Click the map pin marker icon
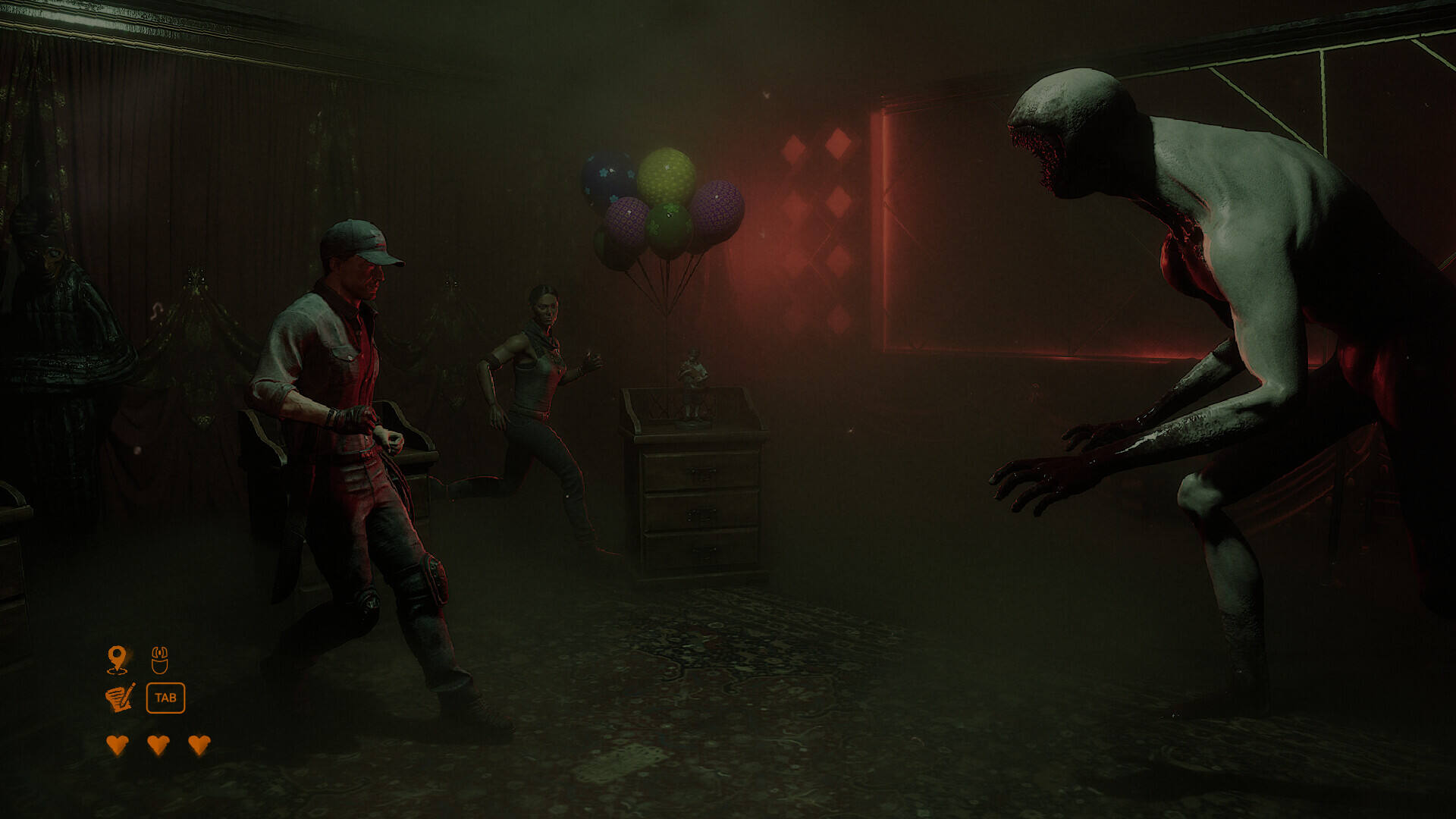1456x819 pixels. (x=117, y=659)
